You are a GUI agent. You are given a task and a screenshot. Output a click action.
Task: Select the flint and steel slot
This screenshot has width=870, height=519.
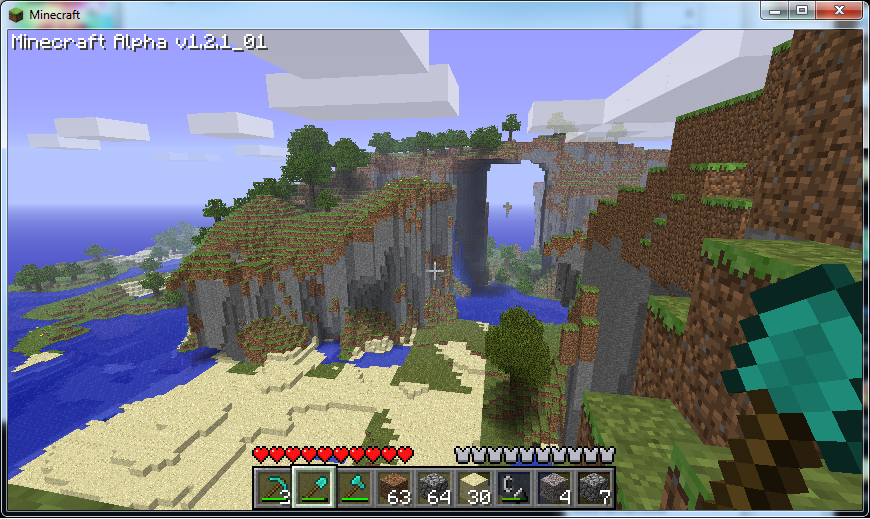(x=513, y=487)
